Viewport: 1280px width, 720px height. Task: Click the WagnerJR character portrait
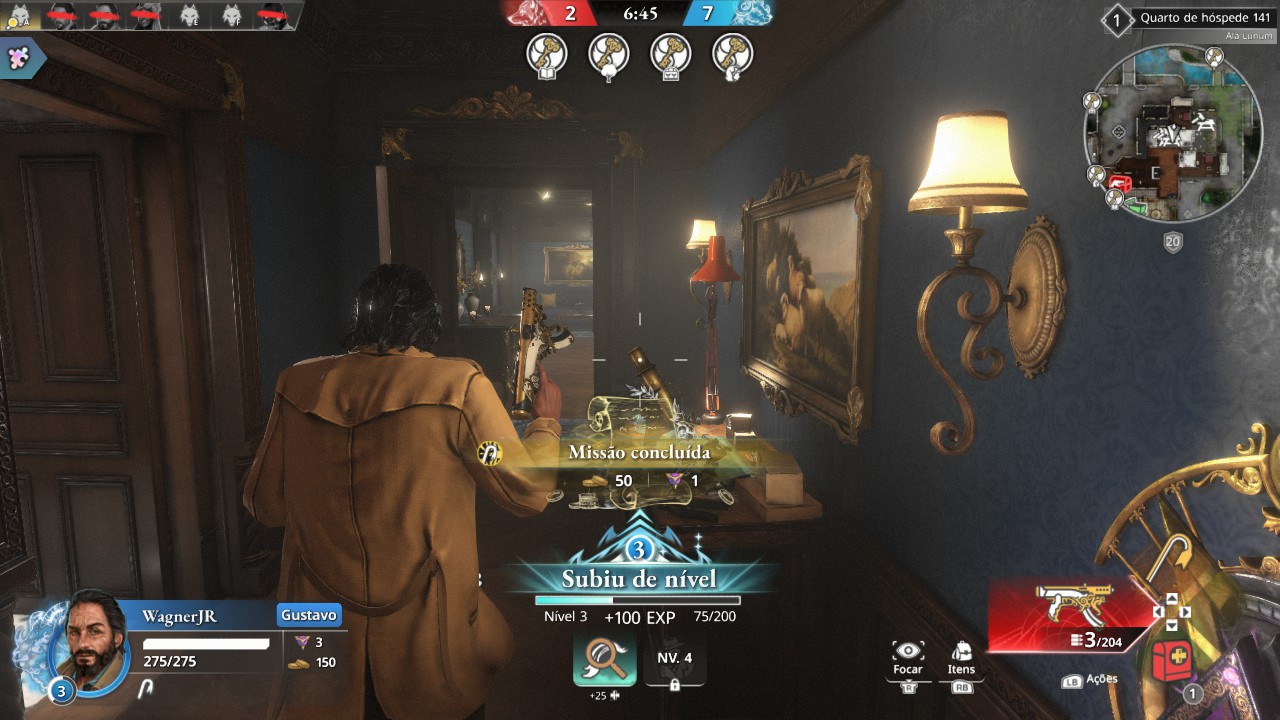point(88,645)
